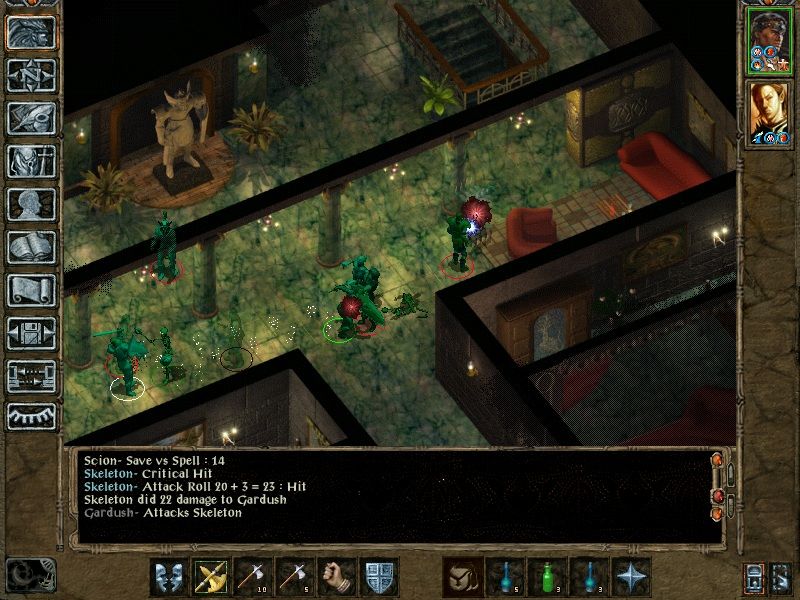
Task: Open special abilities with the star icon
Action: [630, 577]
